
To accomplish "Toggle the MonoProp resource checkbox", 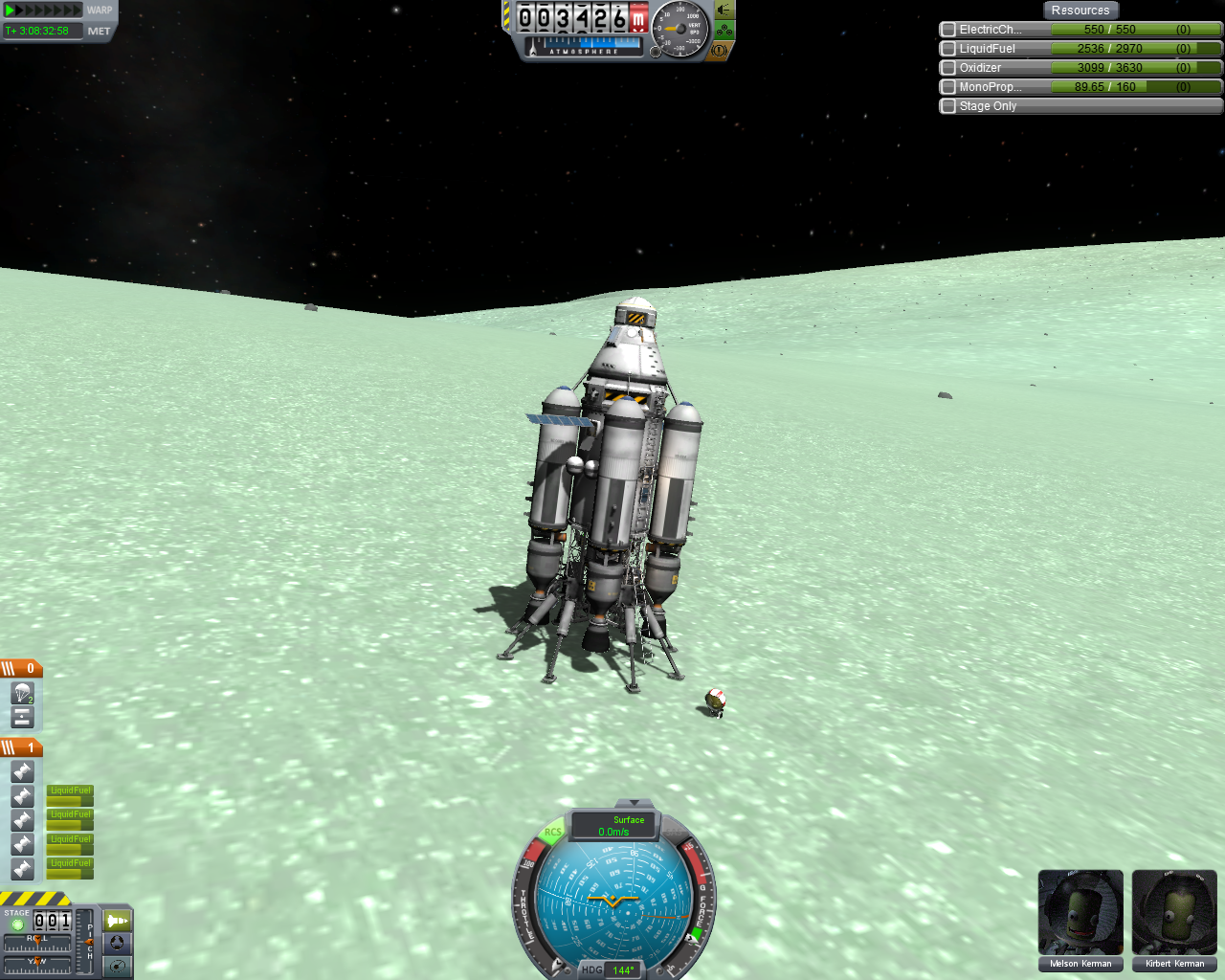I will click(x=948, y=87).
